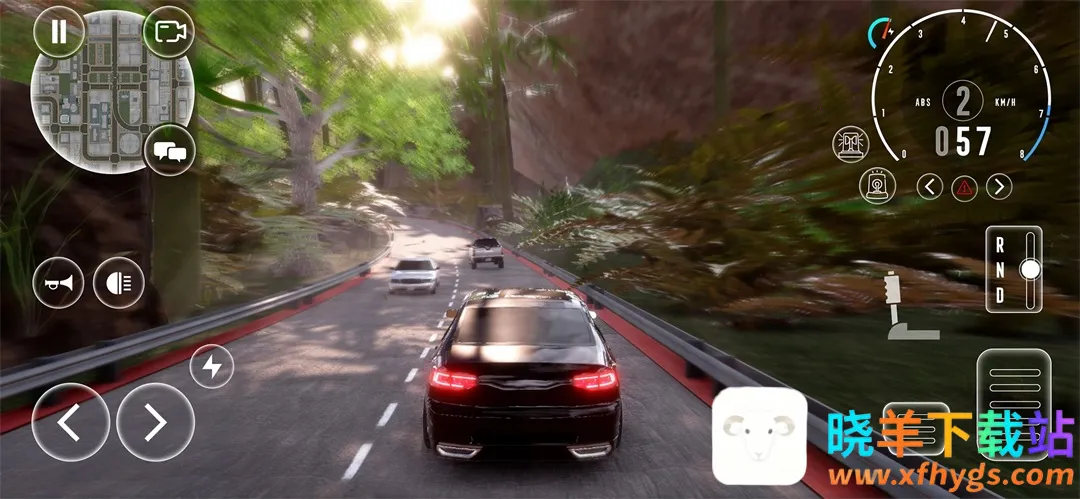Honk the horn

click(59, 283)
